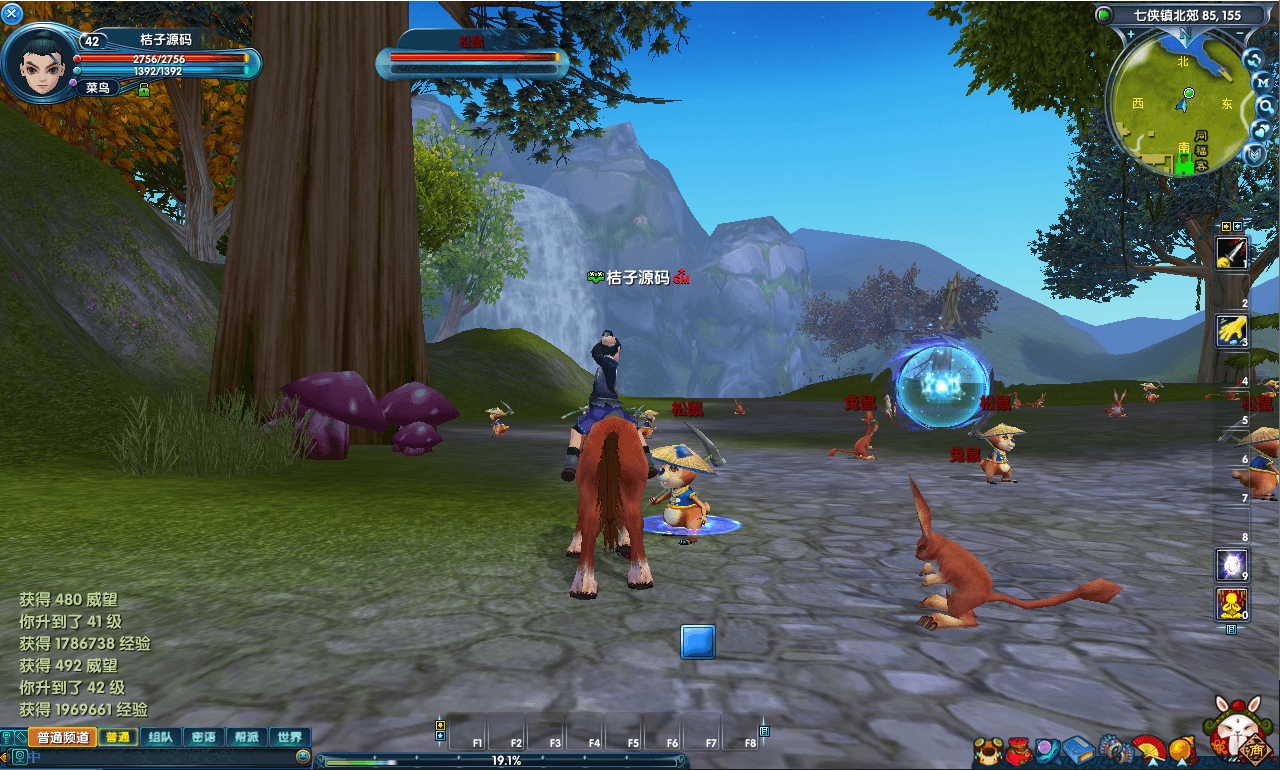This screenshot has width=1280, height=770.
Task: Click the red and gold fan icon
Action: click(x=1148, y=748)
